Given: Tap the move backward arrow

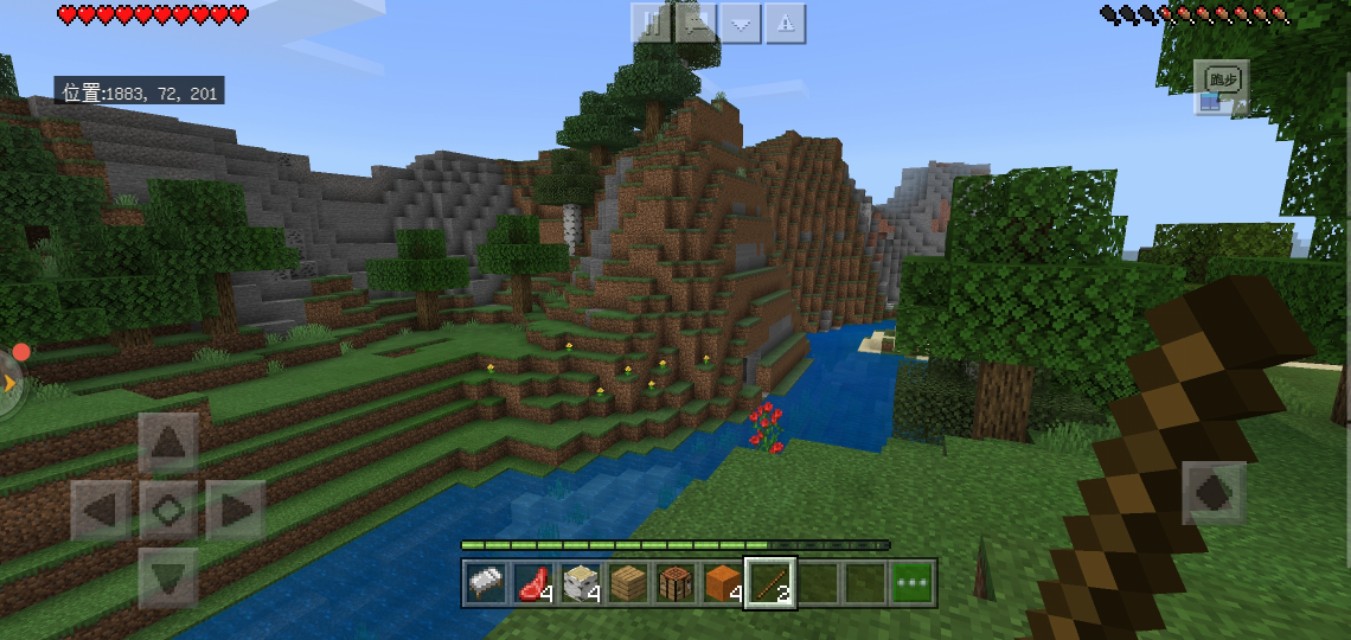Looking at the screenshot, I should pyautogui.click(x=168, y=577).
